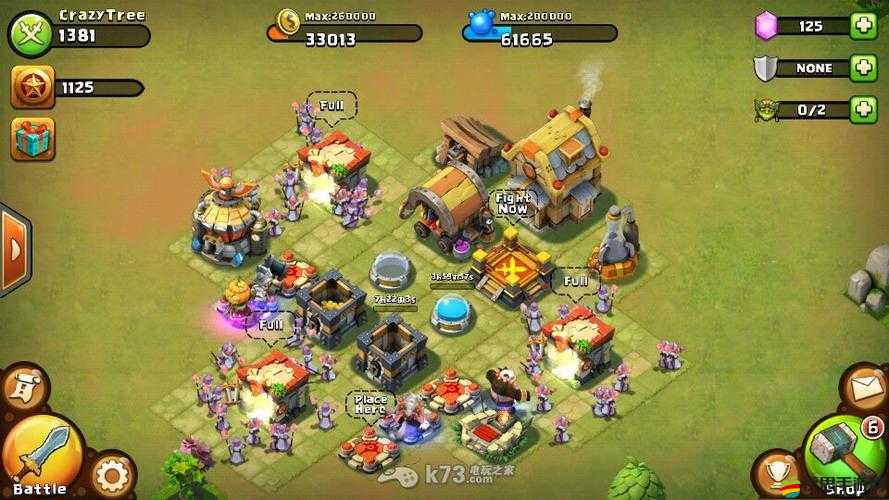
Task: Add more purple gems with plus button
Action: (863, 26)
